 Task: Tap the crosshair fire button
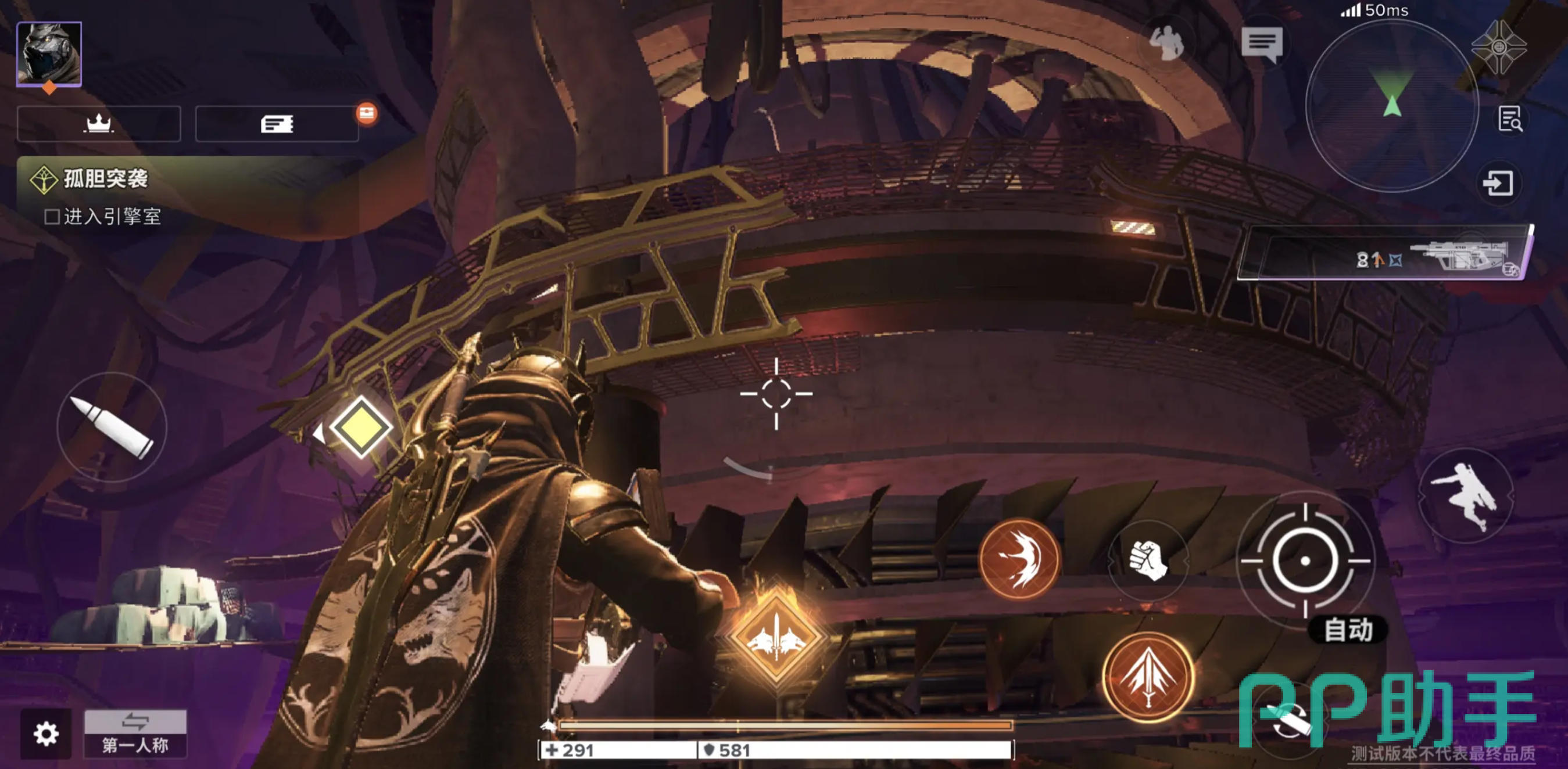(1305, 561)
